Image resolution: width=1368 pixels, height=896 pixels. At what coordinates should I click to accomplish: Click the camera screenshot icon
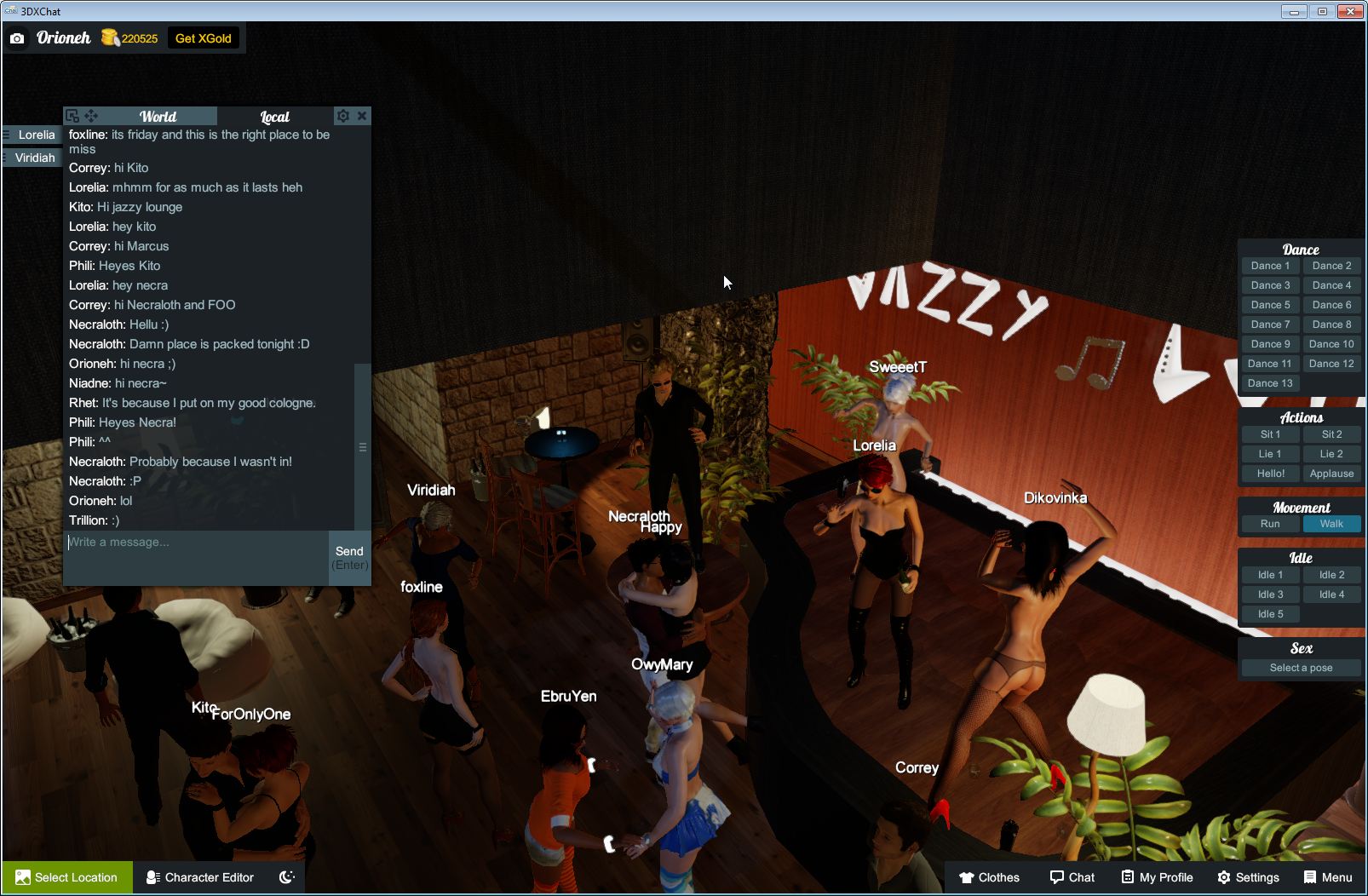point(17,38)
